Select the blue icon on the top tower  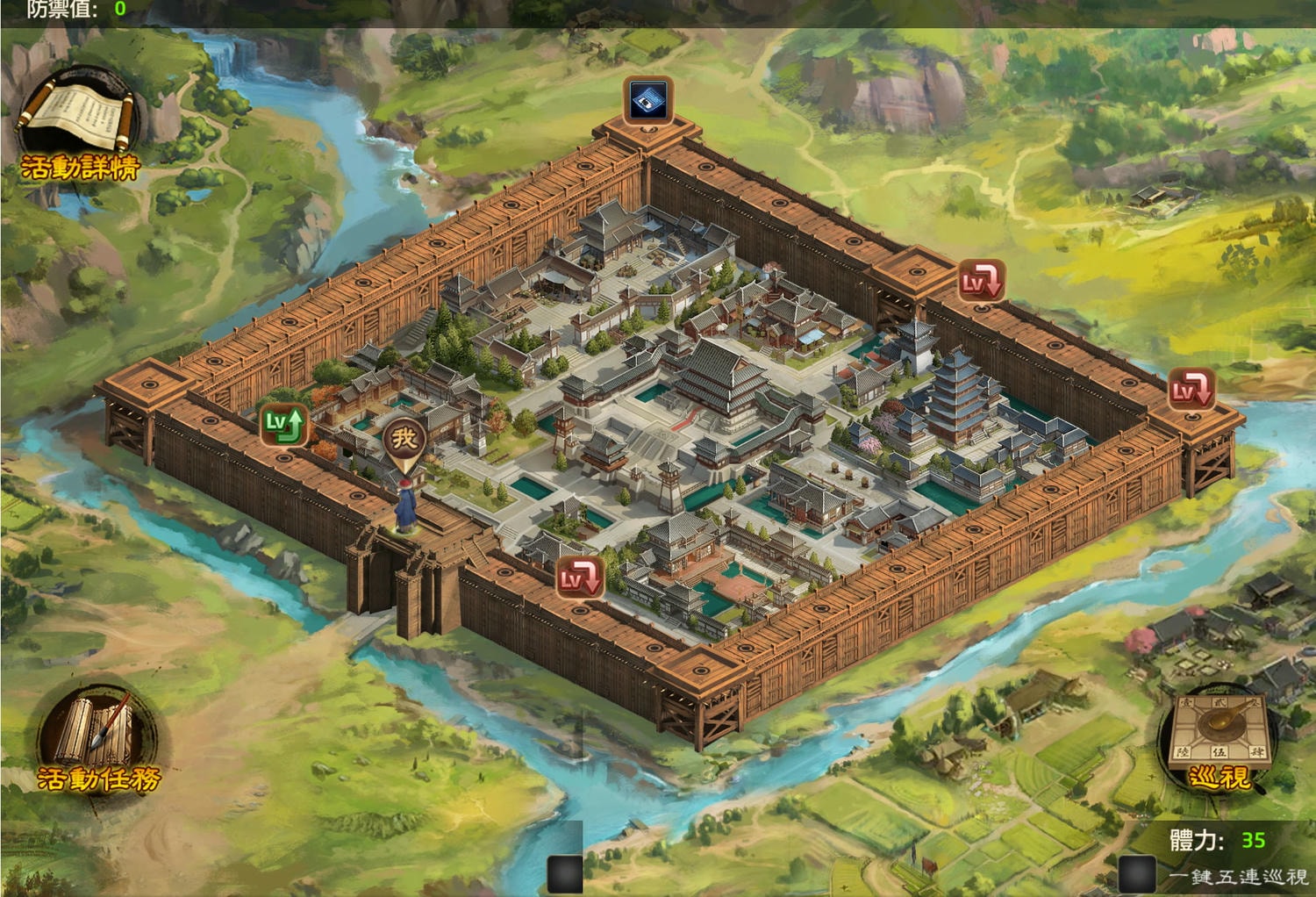coord(648,100)
